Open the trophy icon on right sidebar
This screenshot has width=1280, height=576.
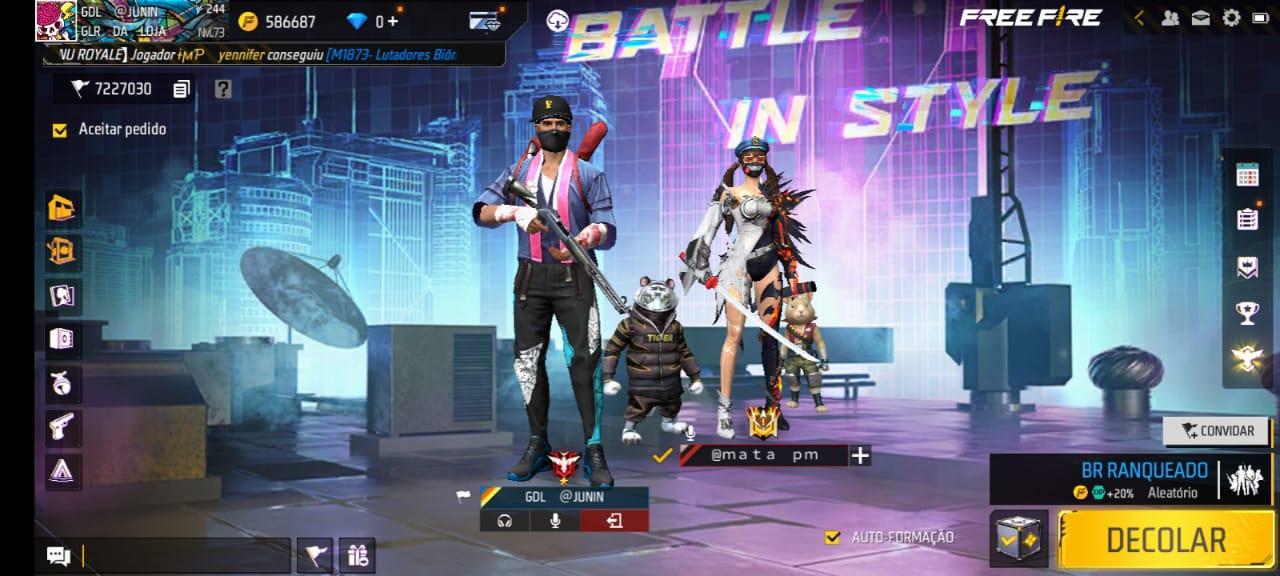pyautogui.click(x=1247, y=314)
